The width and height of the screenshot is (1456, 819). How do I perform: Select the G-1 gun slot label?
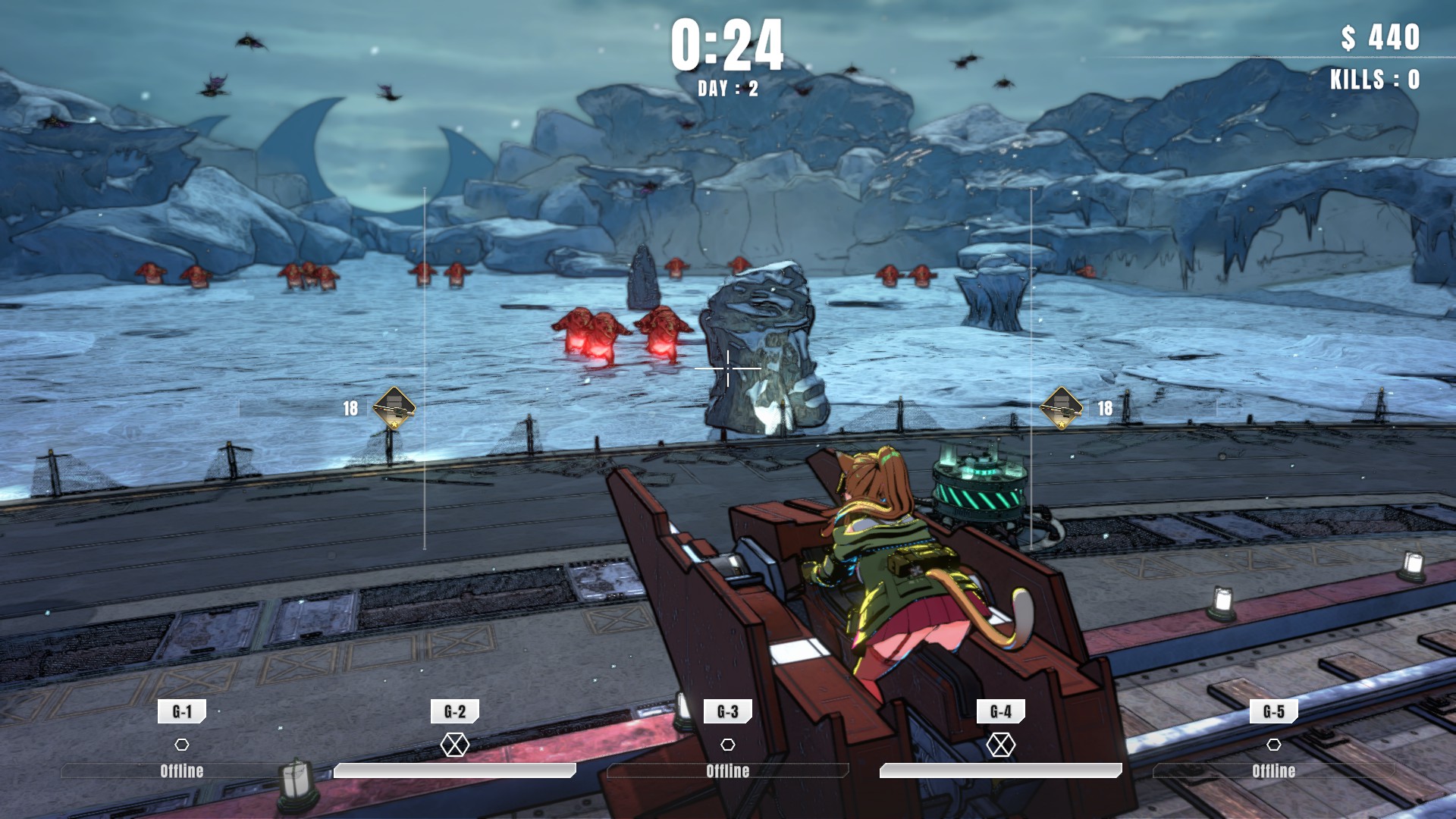(x=182, y=711)
